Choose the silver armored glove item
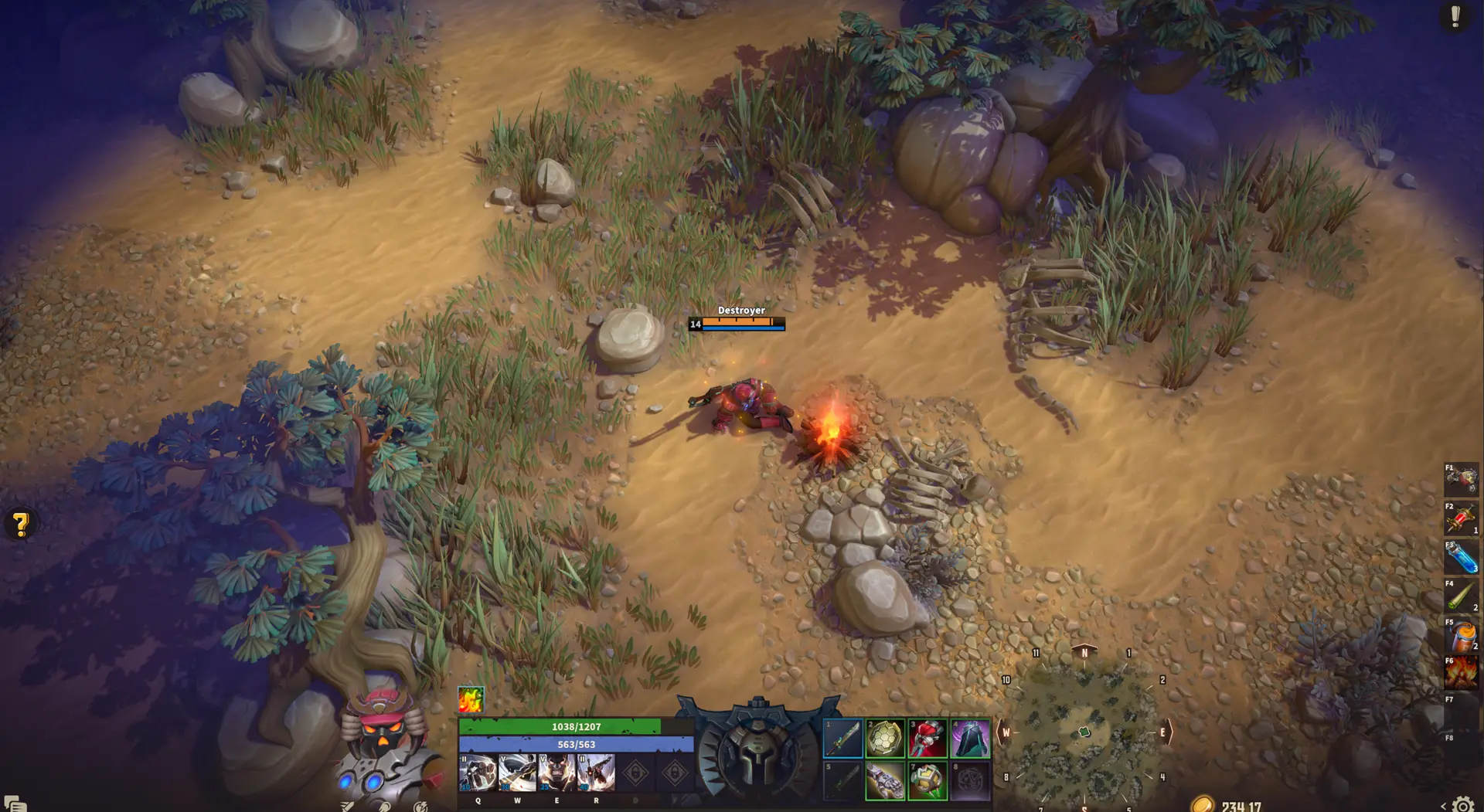The height and width of the screenshot is (812, 1484). pos(885,781)
